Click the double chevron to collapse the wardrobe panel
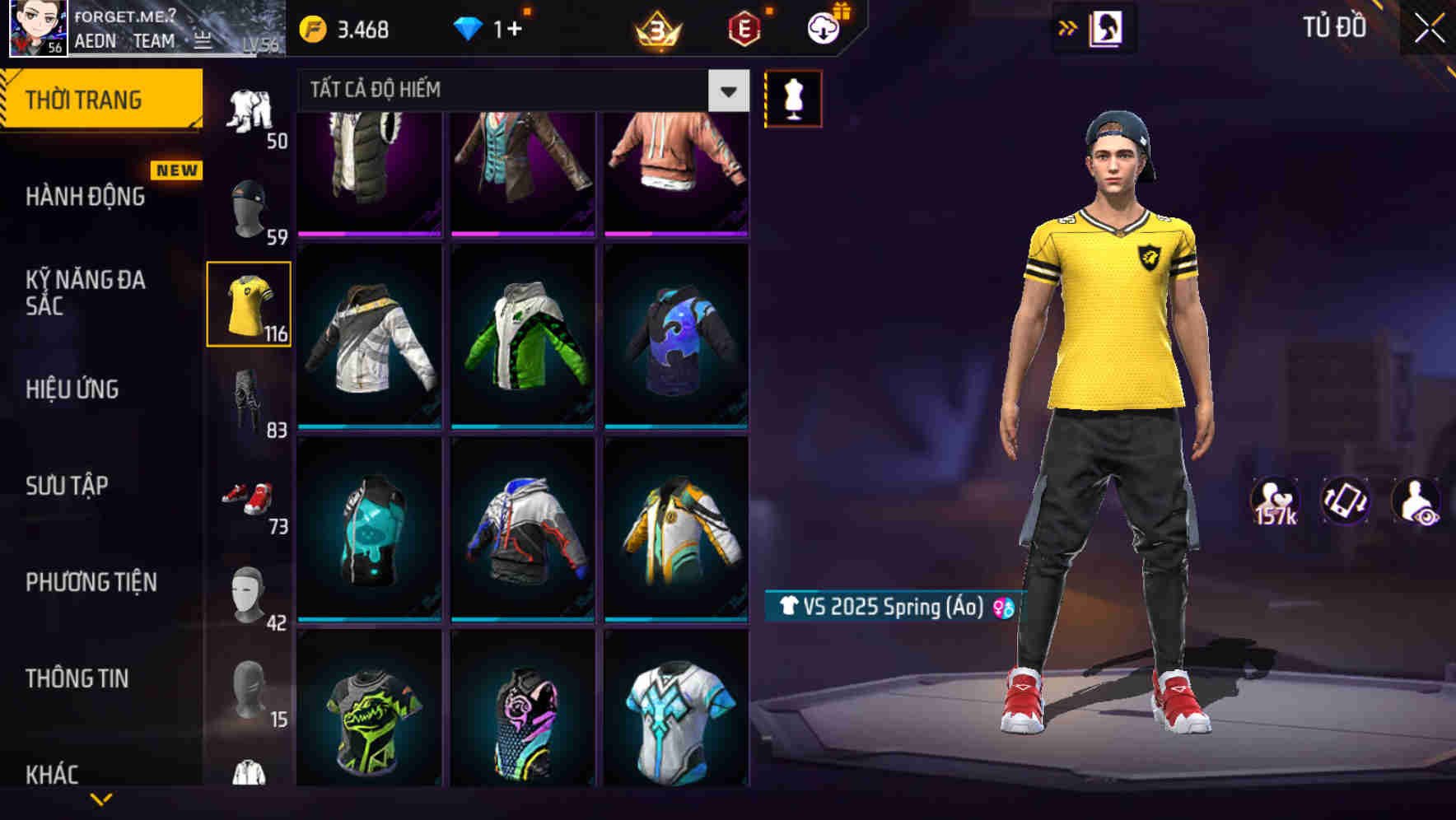 [1067, 26]
